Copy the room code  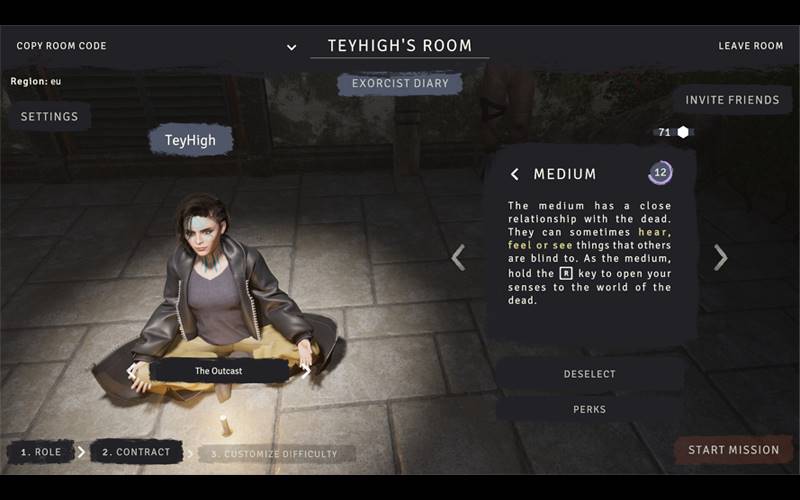pos(61,46)
